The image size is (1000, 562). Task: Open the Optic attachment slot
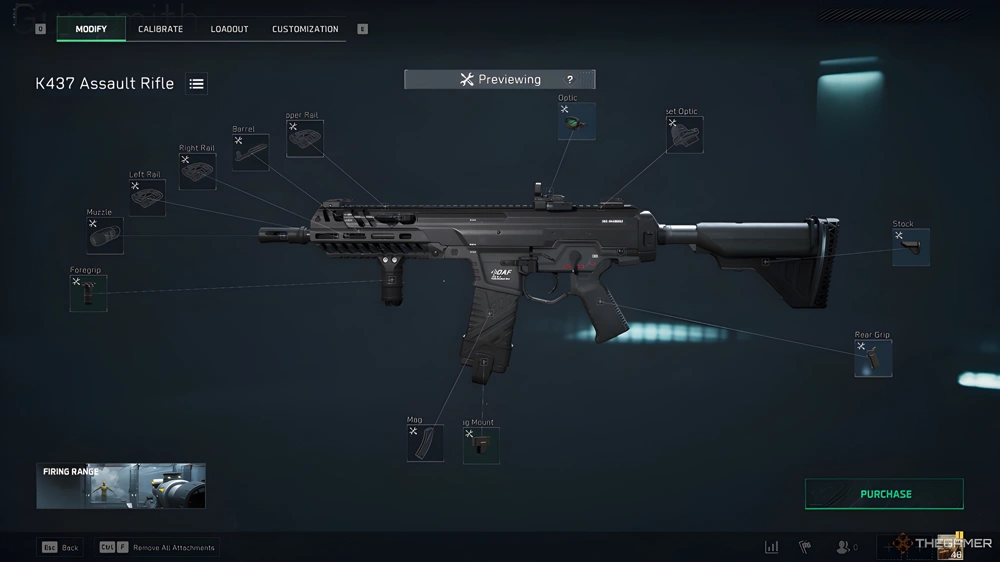(577, 121)
